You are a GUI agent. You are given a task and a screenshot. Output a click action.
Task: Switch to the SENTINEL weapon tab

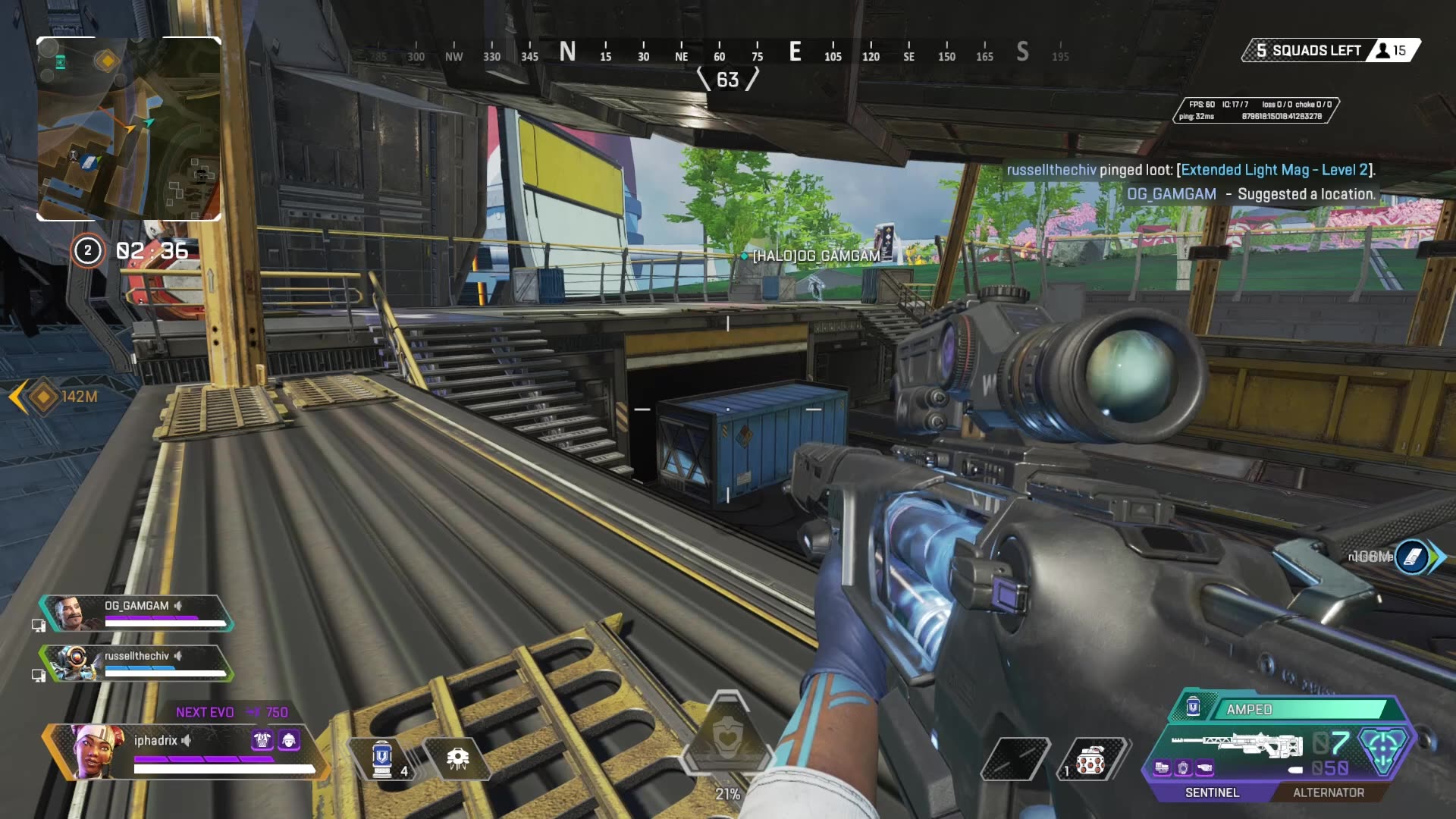(1213, 792)
